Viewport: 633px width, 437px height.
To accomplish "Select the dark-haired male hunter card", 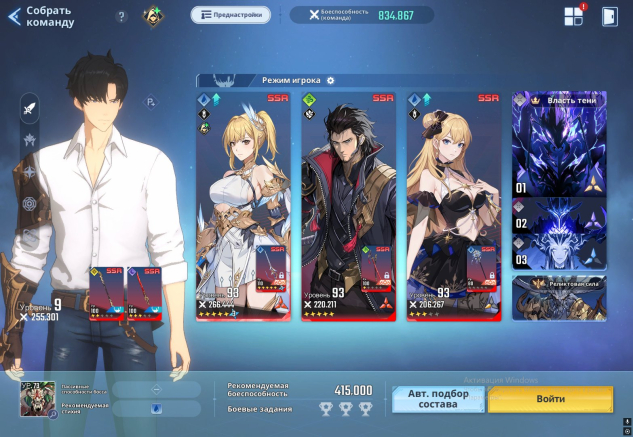I will pyautogui.click(x=349, y=205).
